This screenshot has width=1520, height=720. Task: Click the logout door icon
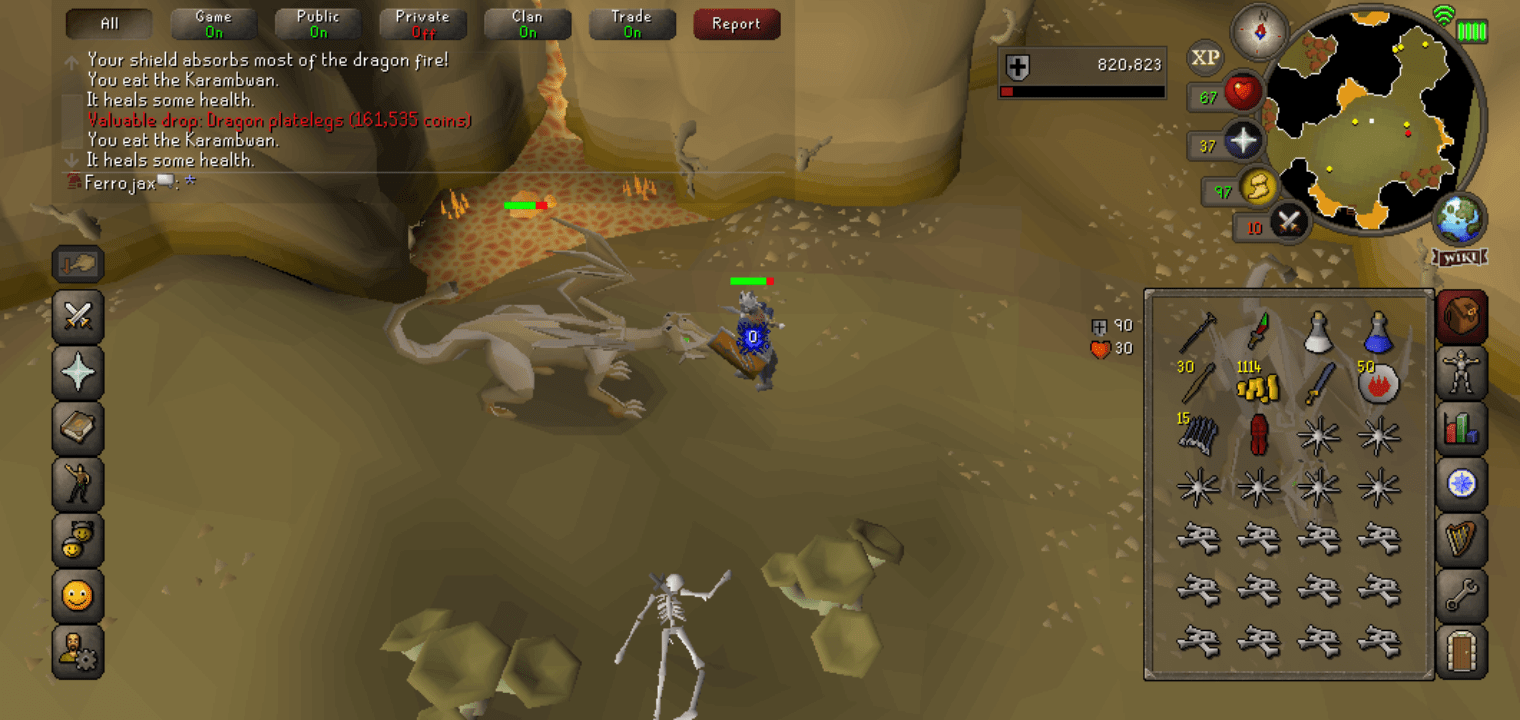coord(1461,652)
